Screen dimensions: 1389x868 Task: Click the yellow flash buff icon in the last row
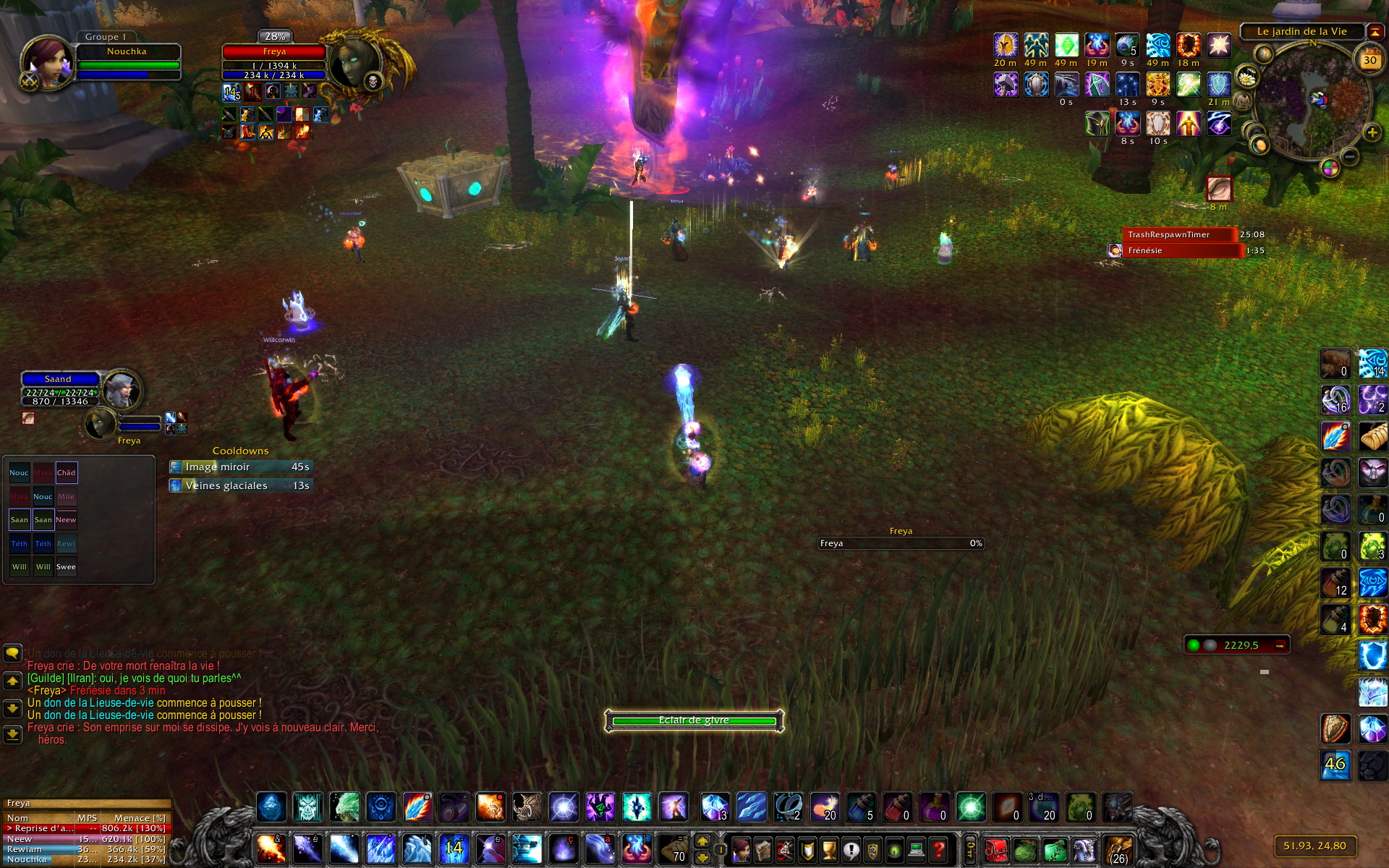1188,124
